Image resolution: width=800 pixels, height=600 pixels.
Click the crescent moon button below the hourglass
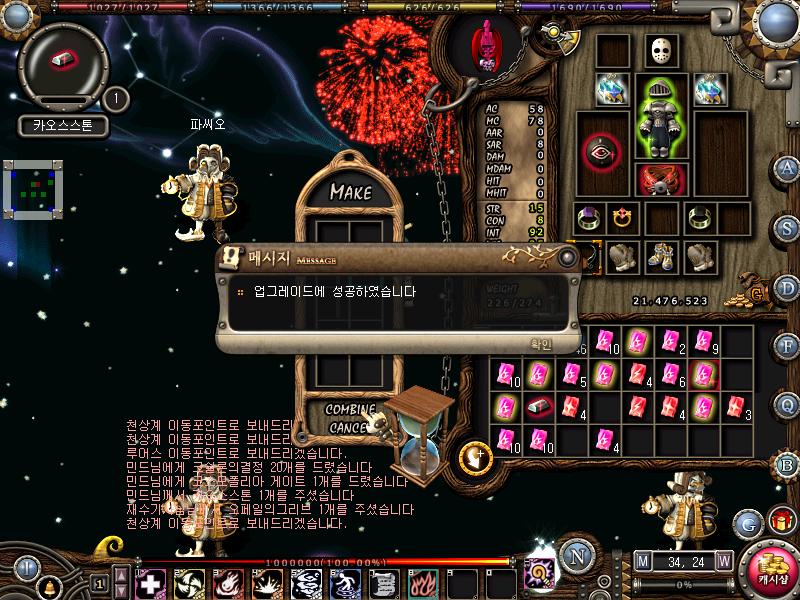476,456
